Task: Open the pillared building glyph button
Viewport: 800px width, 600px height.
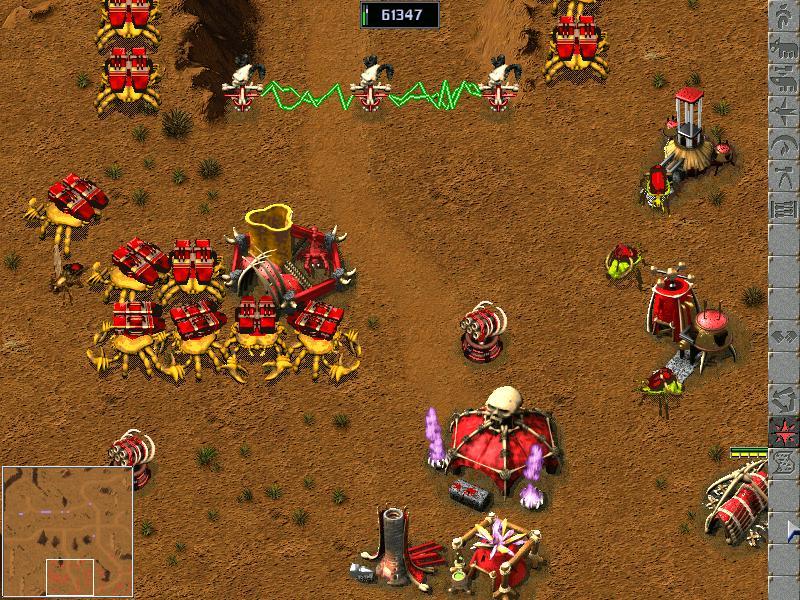Action: (x=784, y=209)
